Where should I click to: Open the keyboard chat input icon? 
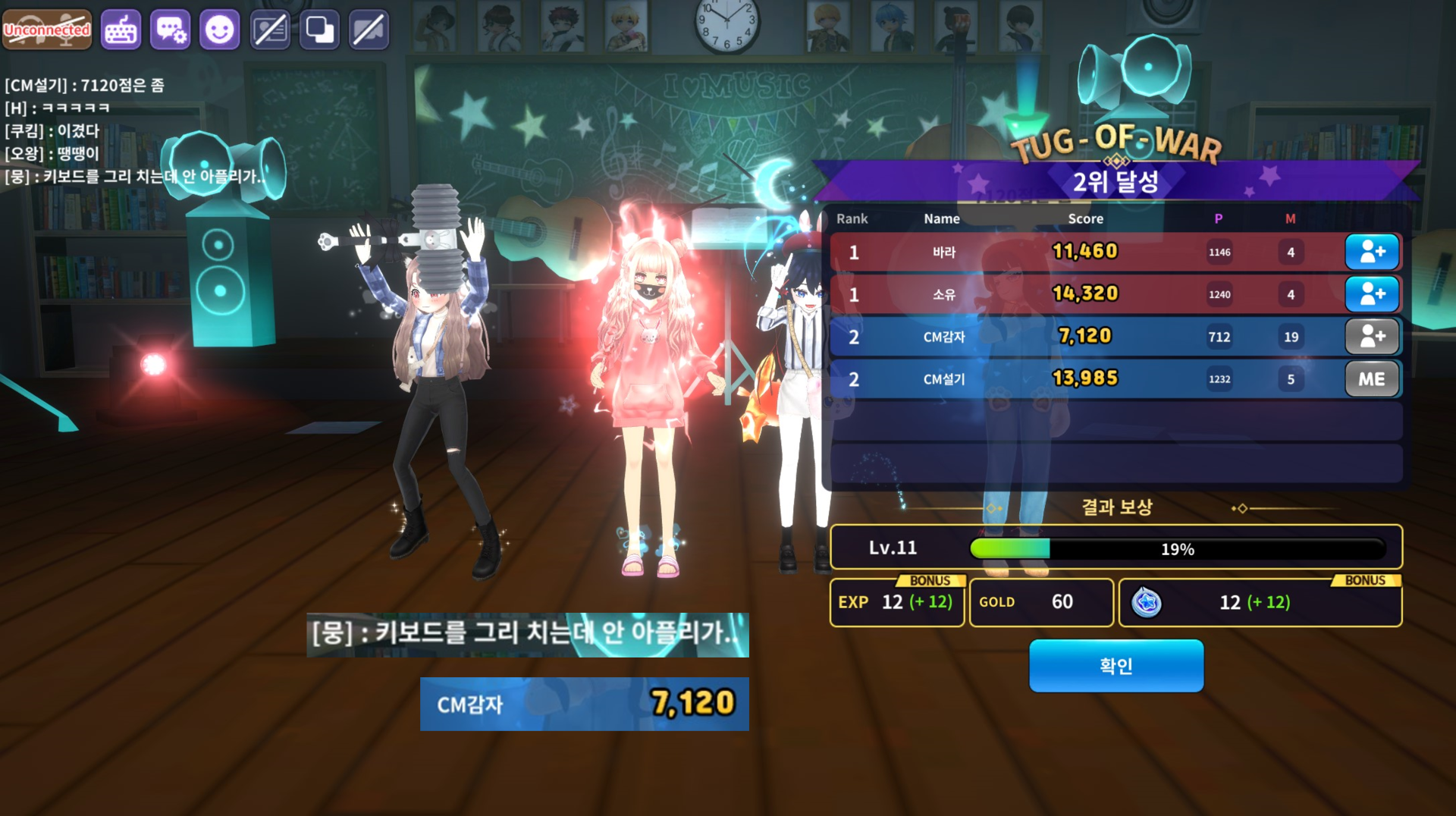(x=121, y=30)
